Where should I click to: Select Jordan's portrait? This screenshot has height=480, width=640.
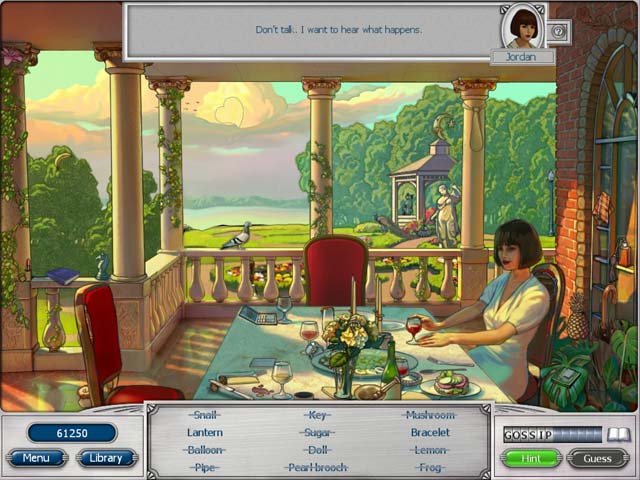[x=522, y=27]
